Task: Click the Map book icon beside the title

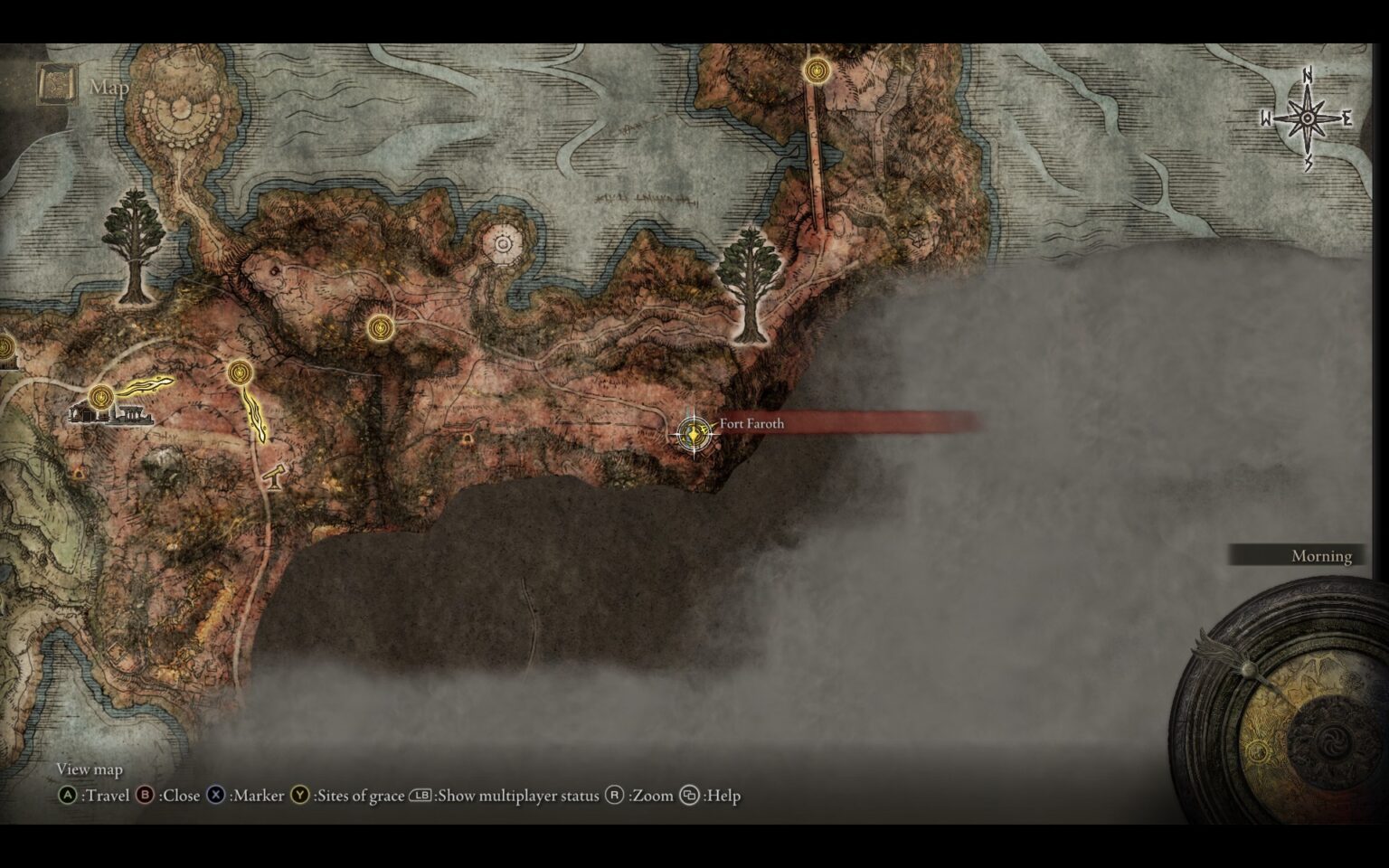Action: click(x=56, y=83)
